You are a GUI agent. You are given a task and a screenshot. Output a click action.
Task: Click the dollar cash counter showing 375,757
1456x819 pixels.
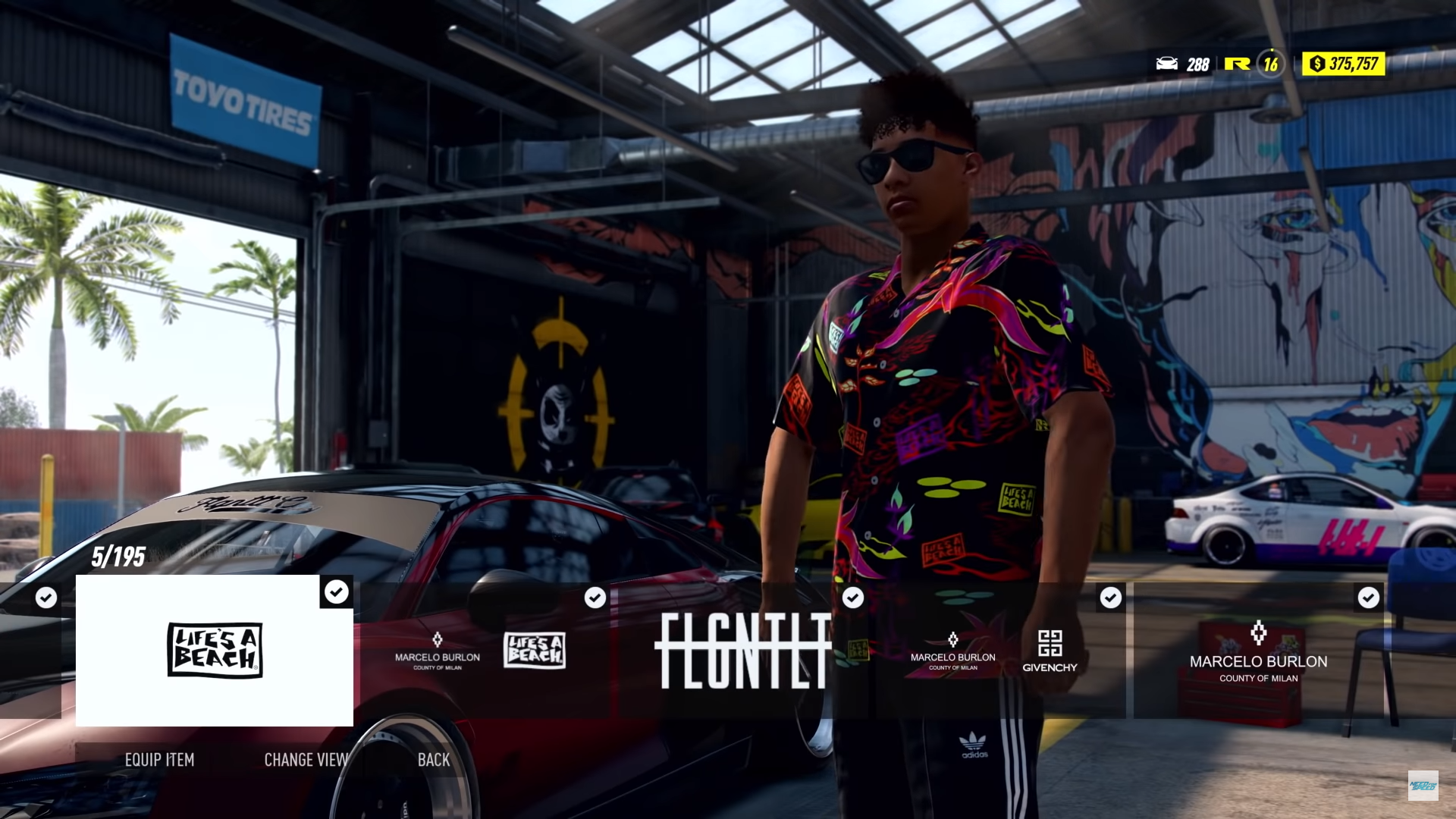(1342, 65)
